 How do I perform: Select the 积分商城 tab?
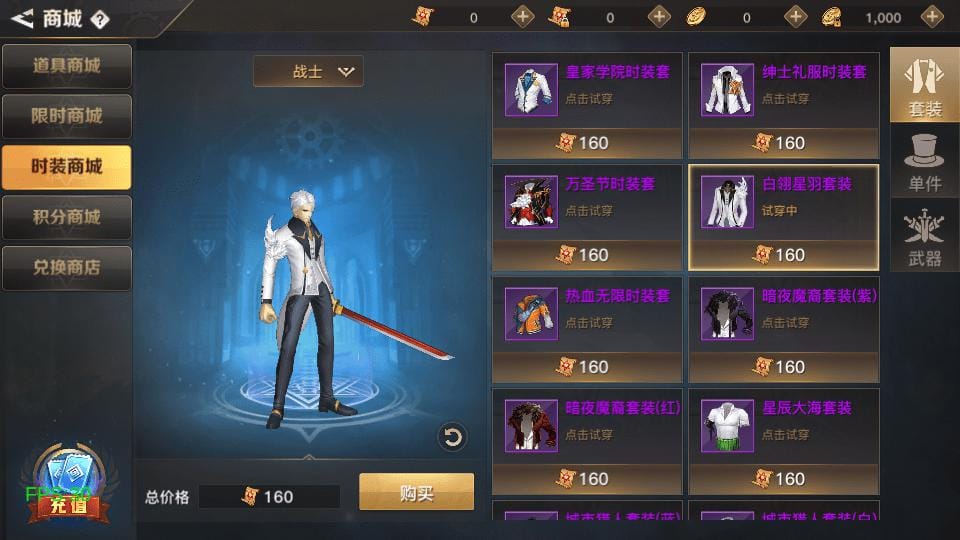(x=67, y=217)
